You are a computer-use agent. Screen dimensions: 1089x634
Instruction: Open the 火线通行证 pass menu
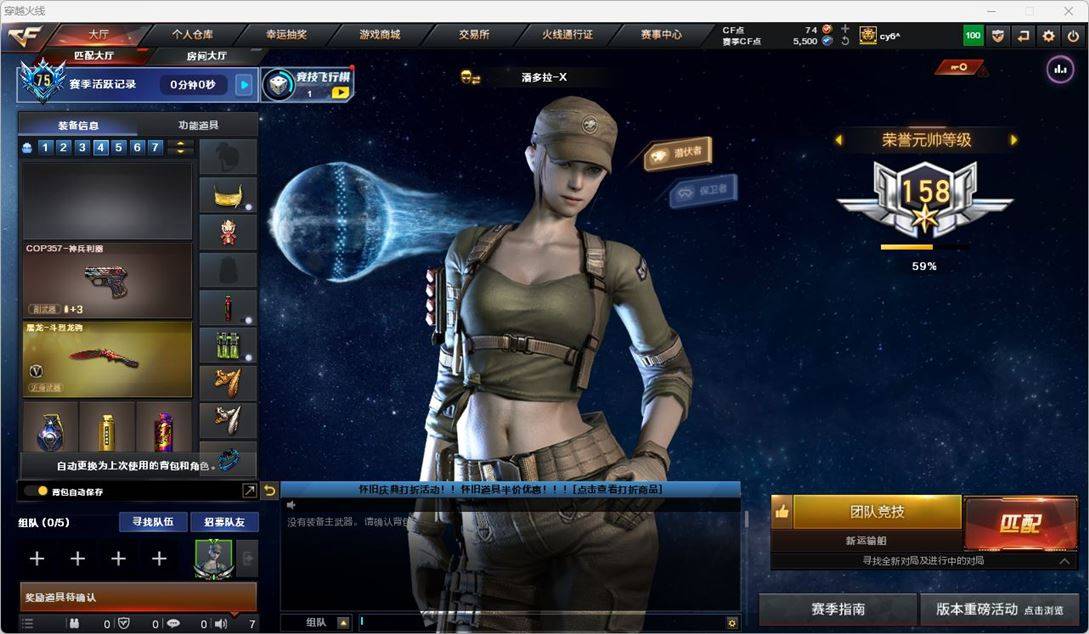point(567,34)
